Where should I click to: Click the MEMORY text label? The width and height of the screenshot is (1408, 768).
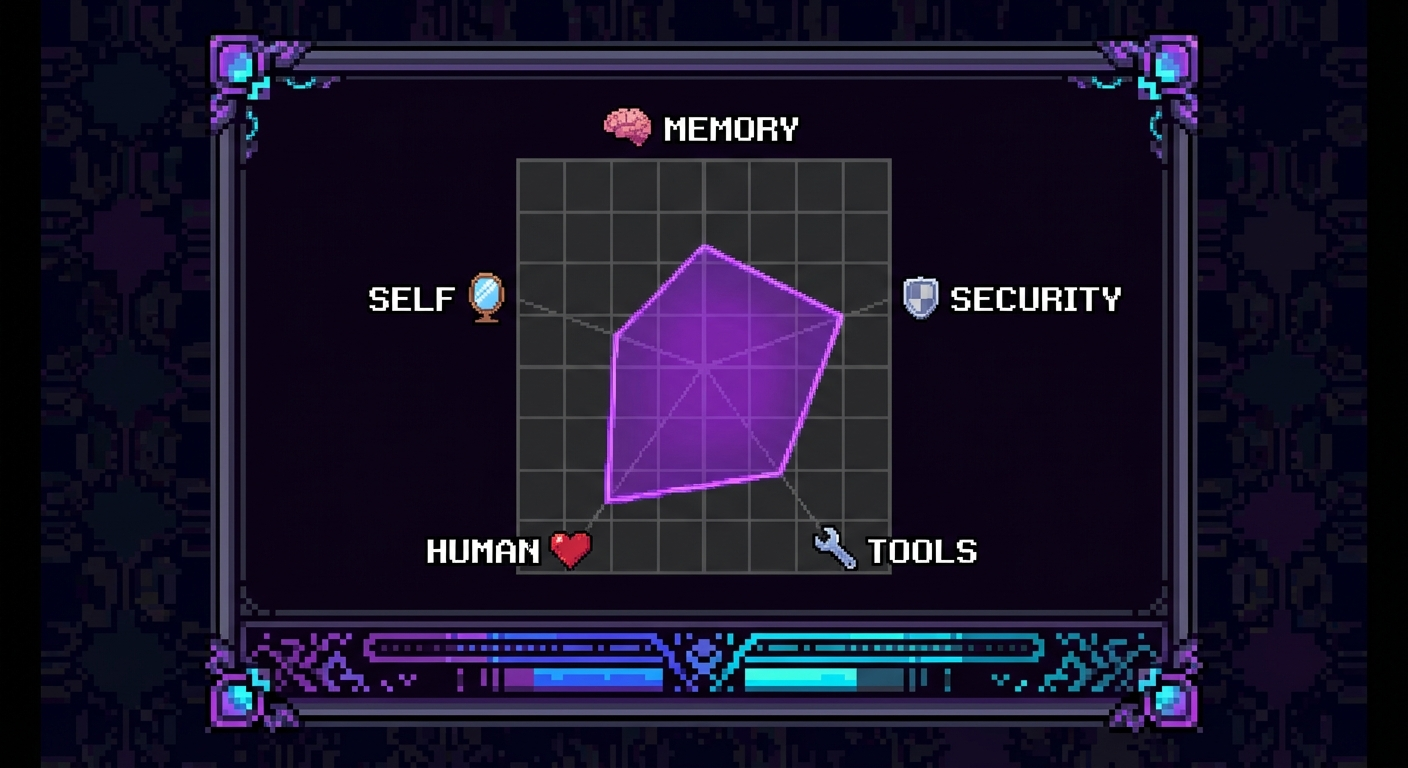point(733,127)
